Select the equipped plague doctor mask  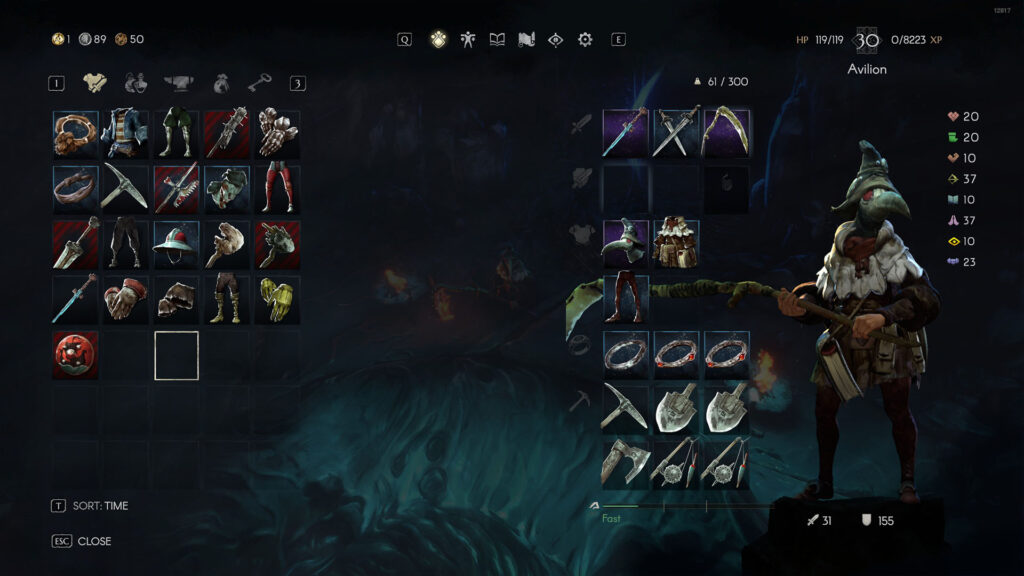coord(626,244)
